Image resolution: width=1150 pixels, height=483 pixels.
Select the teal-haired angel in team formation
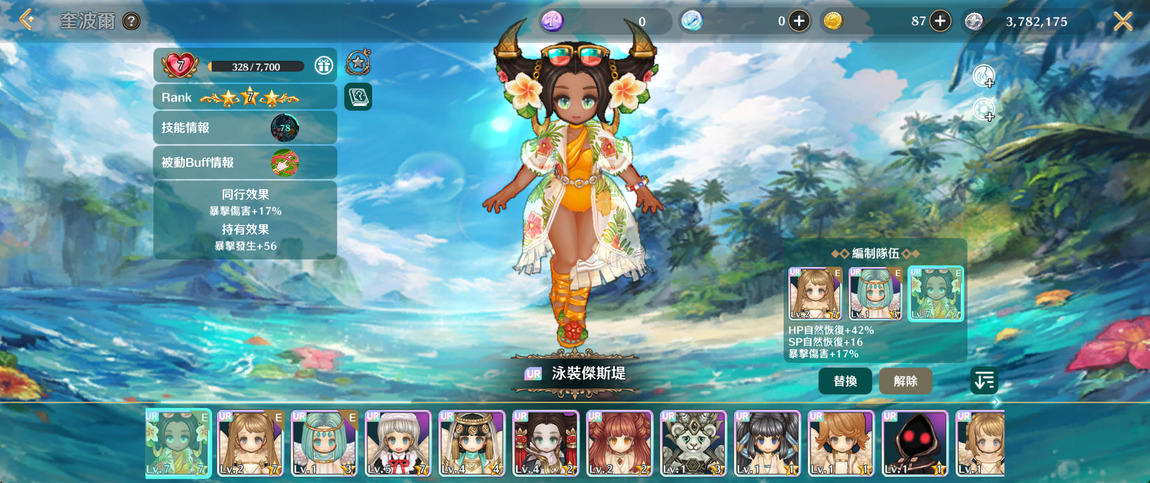coord(876,293)
